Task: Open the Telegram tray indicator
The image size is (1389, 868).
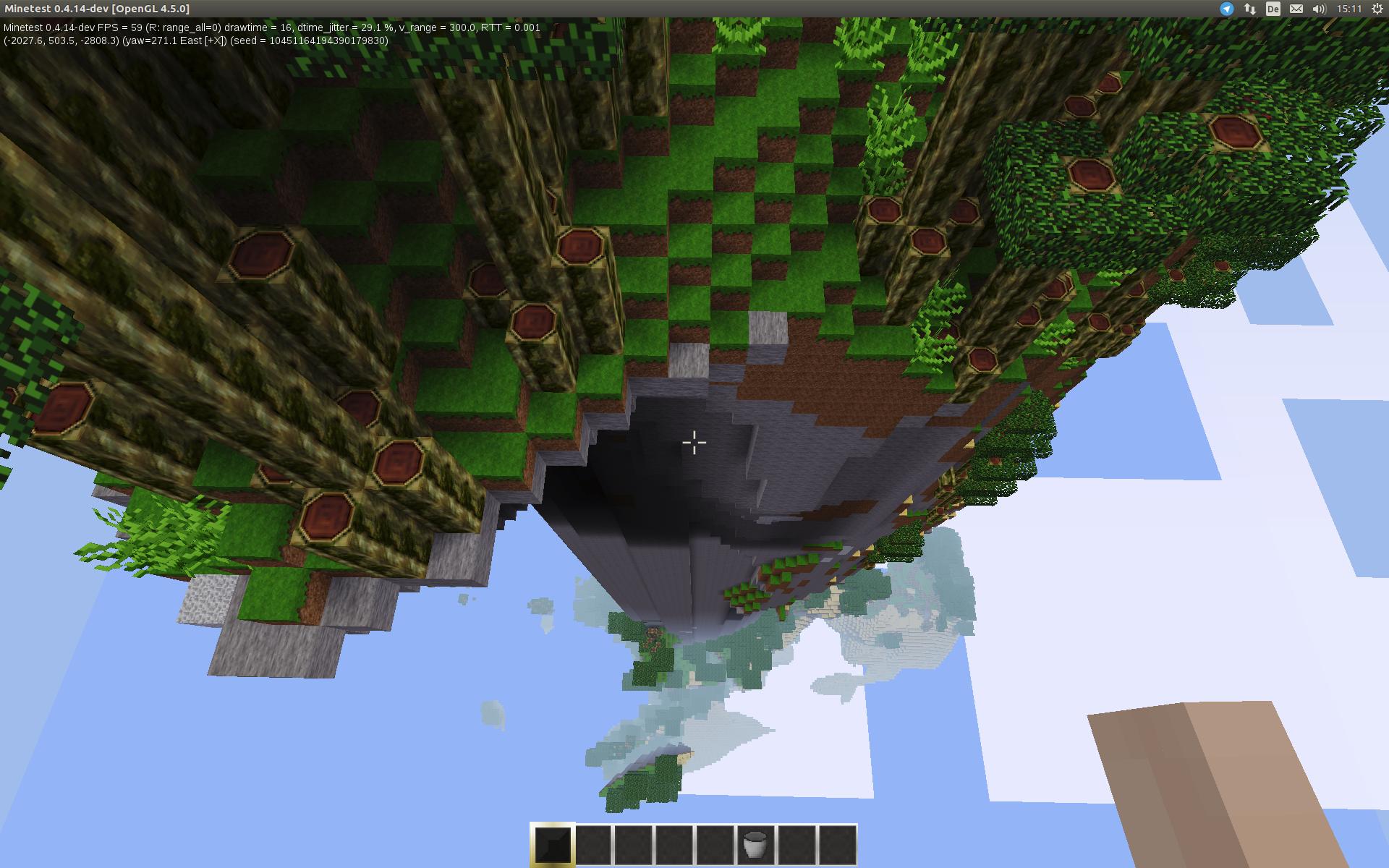Action: coord(1226,9)
